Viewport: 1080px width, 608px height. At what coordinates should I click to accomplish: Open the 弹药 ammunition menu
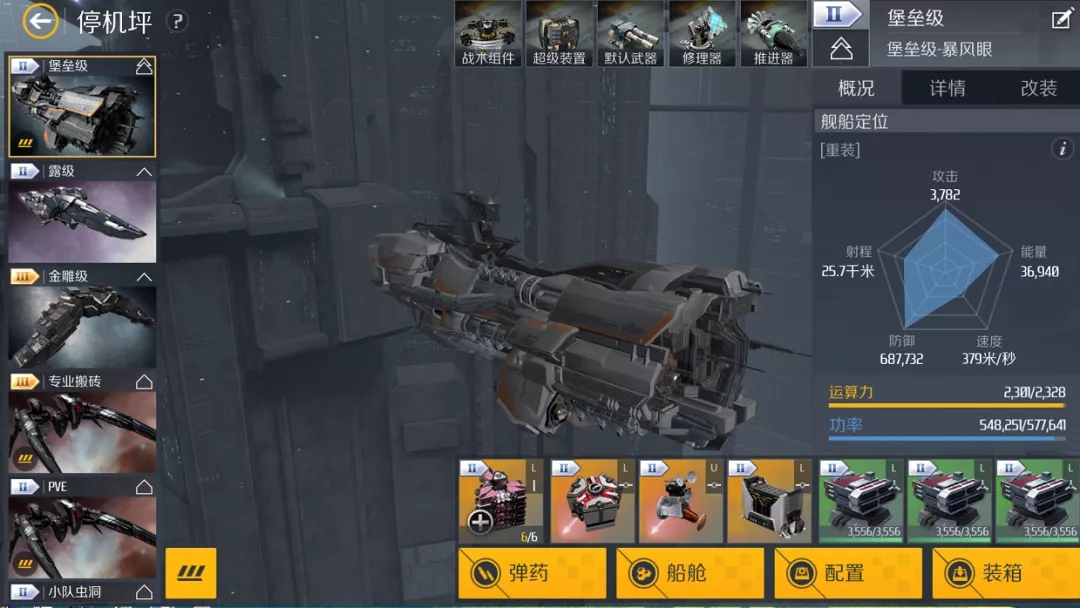532,573
